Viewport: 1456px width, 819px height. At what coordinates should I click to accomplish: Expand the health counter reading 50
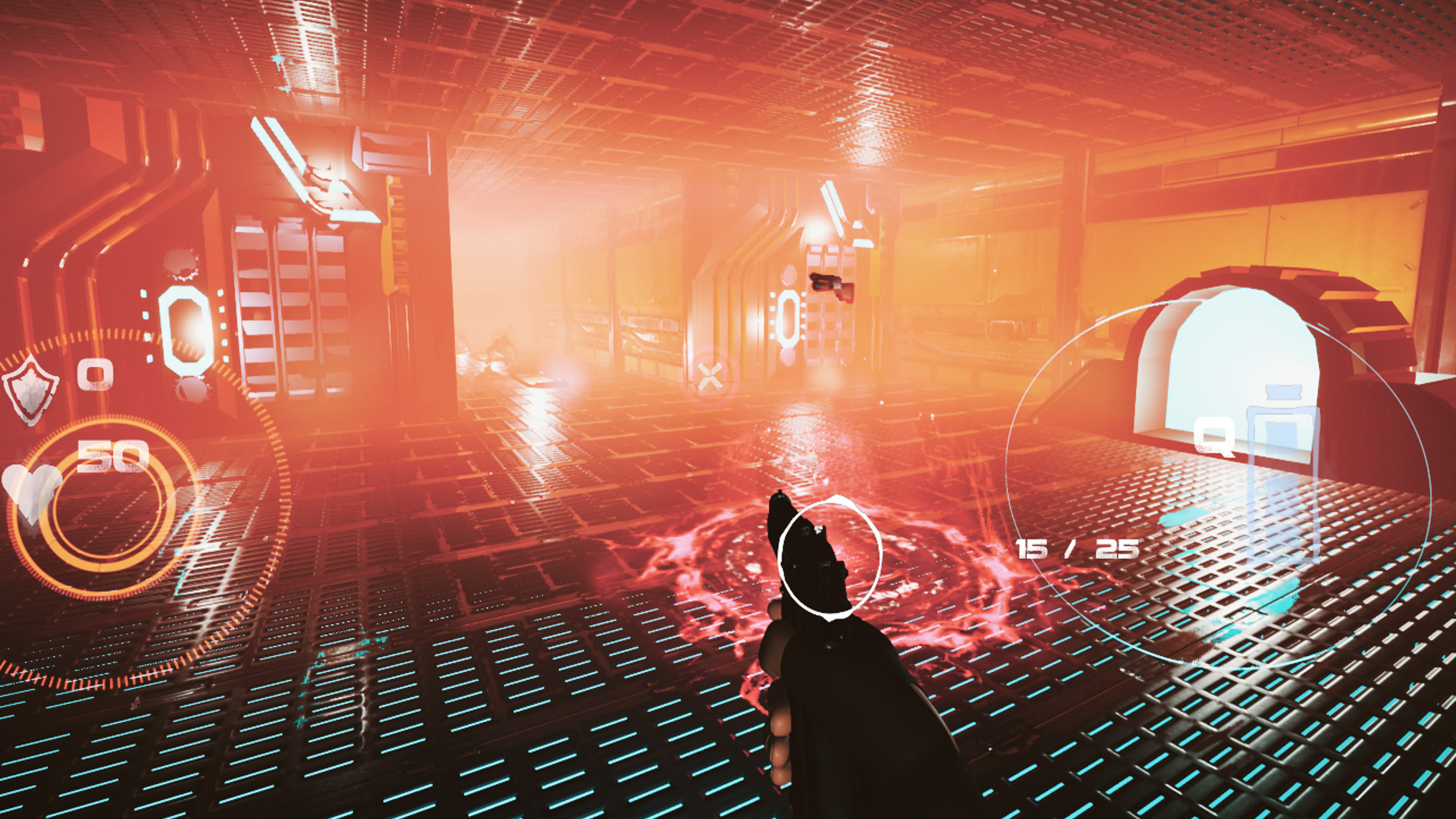[x=112, y=455]
